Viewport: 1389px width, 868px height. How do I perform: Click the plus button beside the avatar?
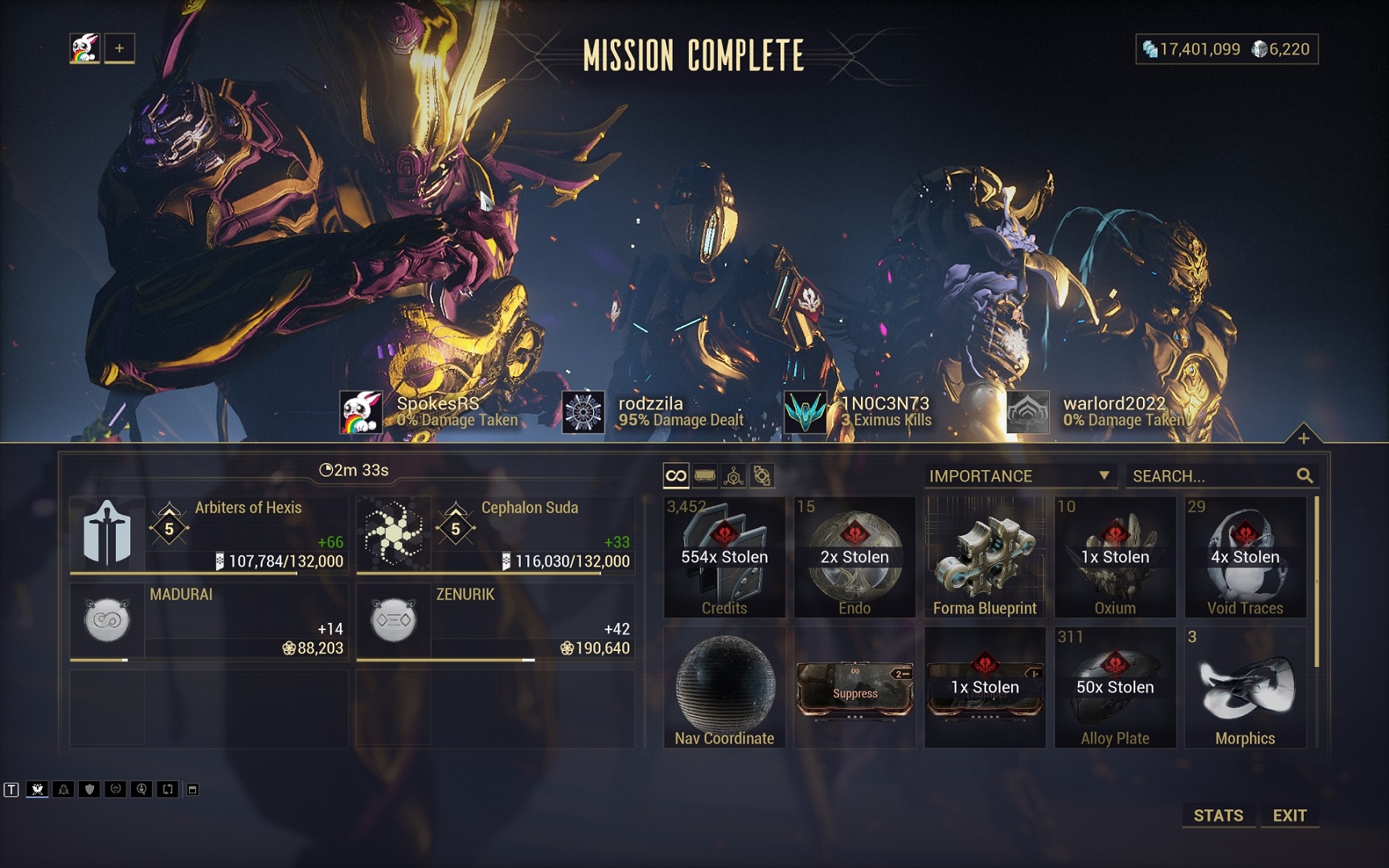click(x=119, y=48)
